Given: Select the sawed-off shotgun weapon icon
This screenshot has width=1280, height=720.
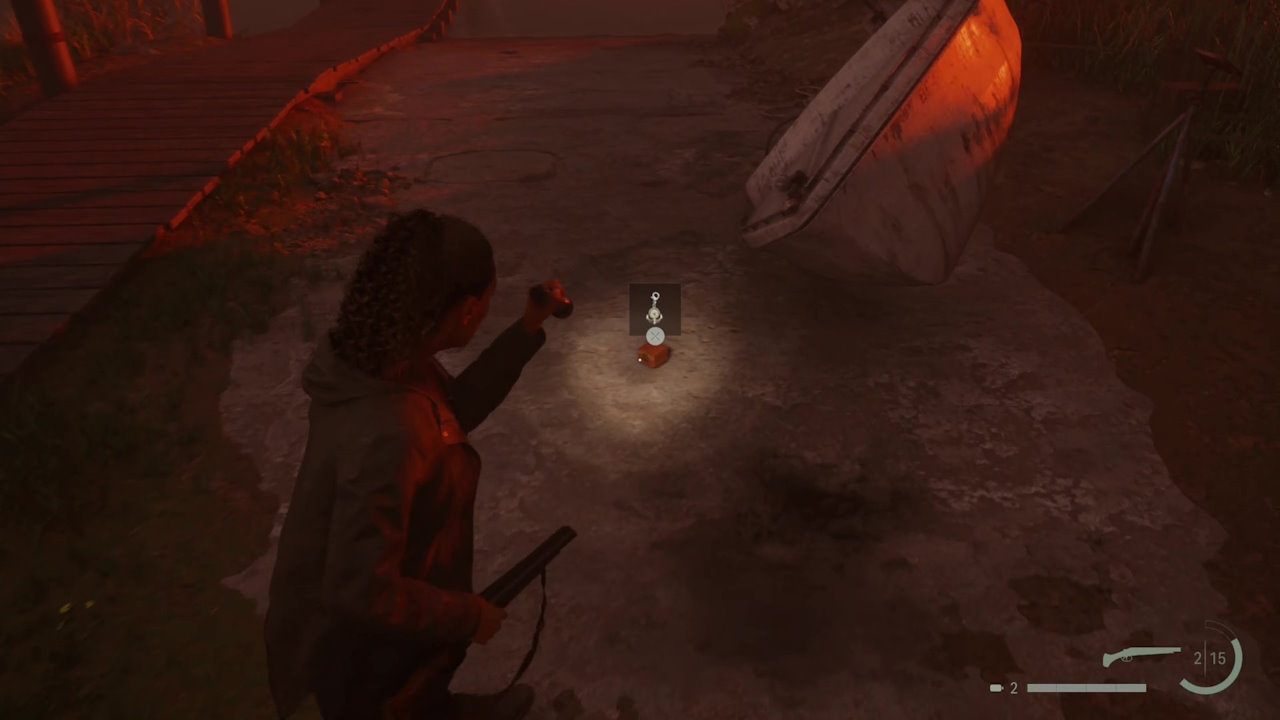Looking at the screenshot, I should (x=1141, y=657).
